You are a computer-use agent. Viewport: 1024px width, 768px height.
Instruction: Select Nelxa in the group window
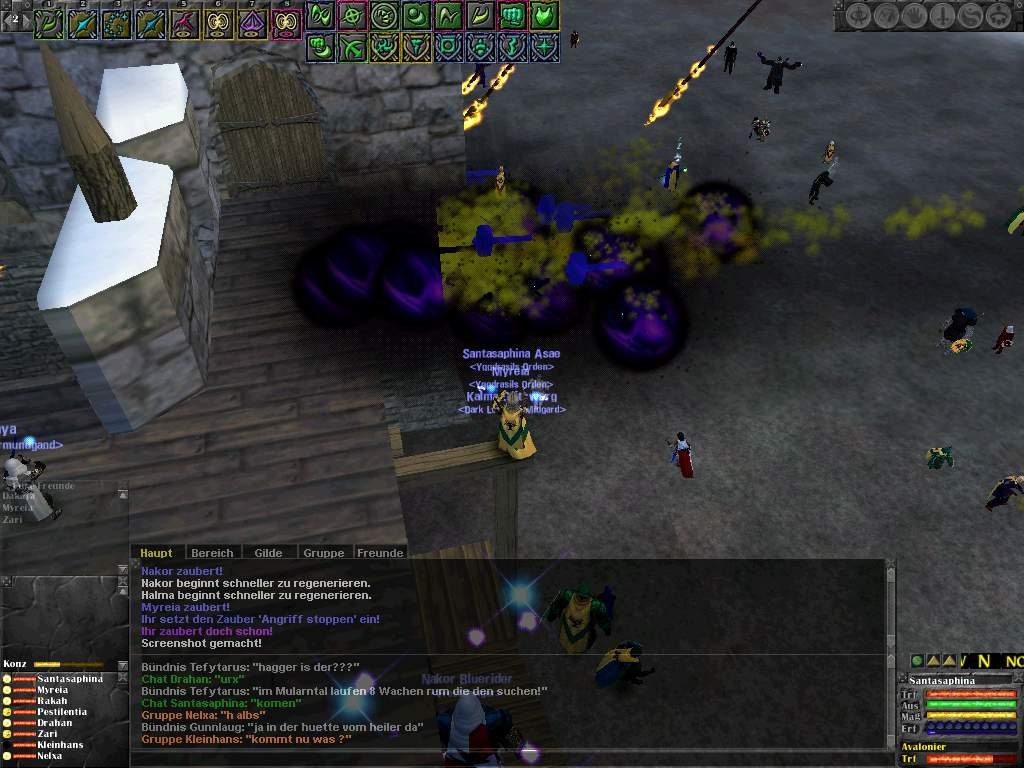coord(50,756)
